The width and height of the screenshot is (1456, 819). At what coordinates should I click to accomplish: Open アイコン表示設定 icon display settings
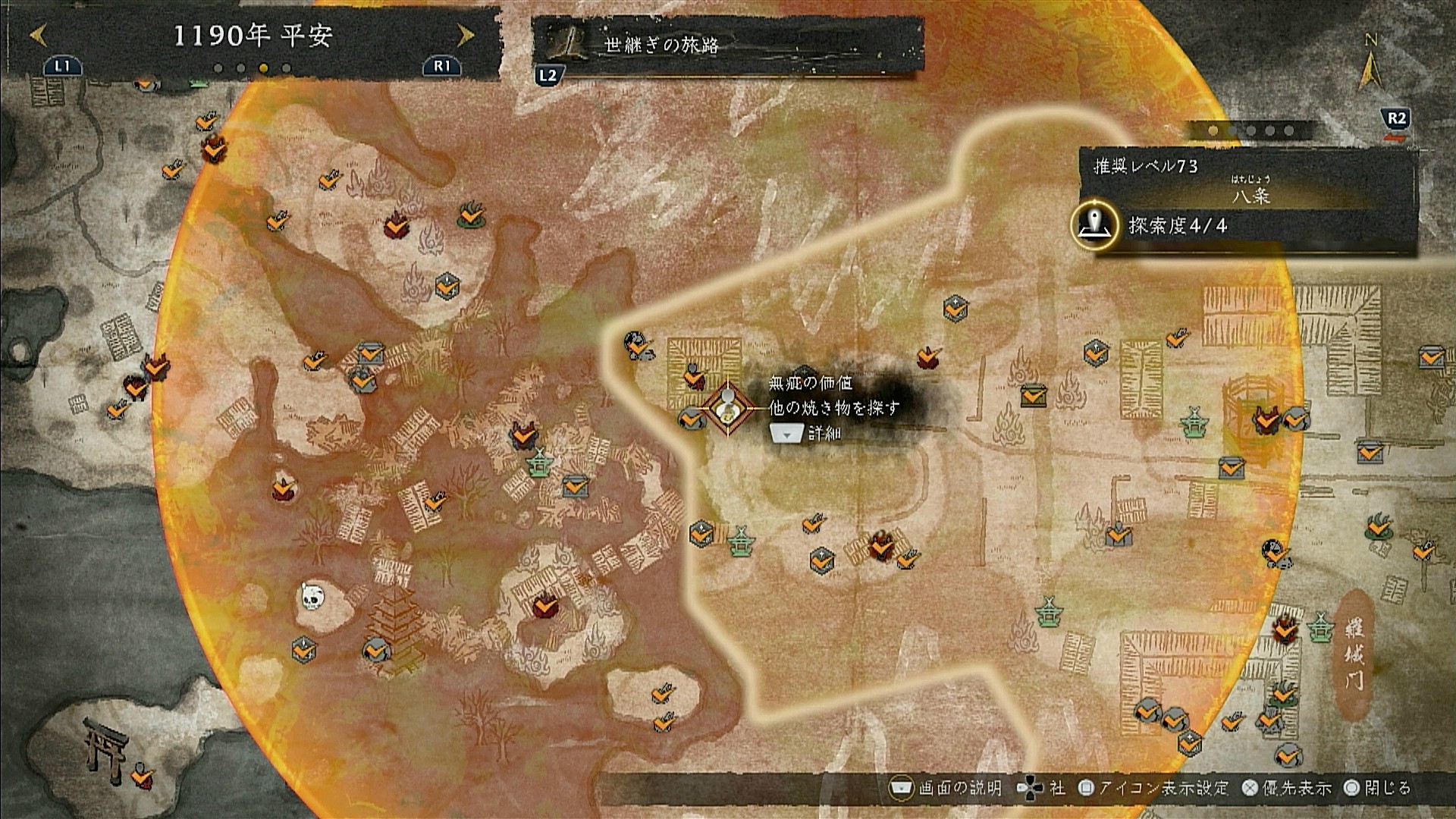(1153, 789)
